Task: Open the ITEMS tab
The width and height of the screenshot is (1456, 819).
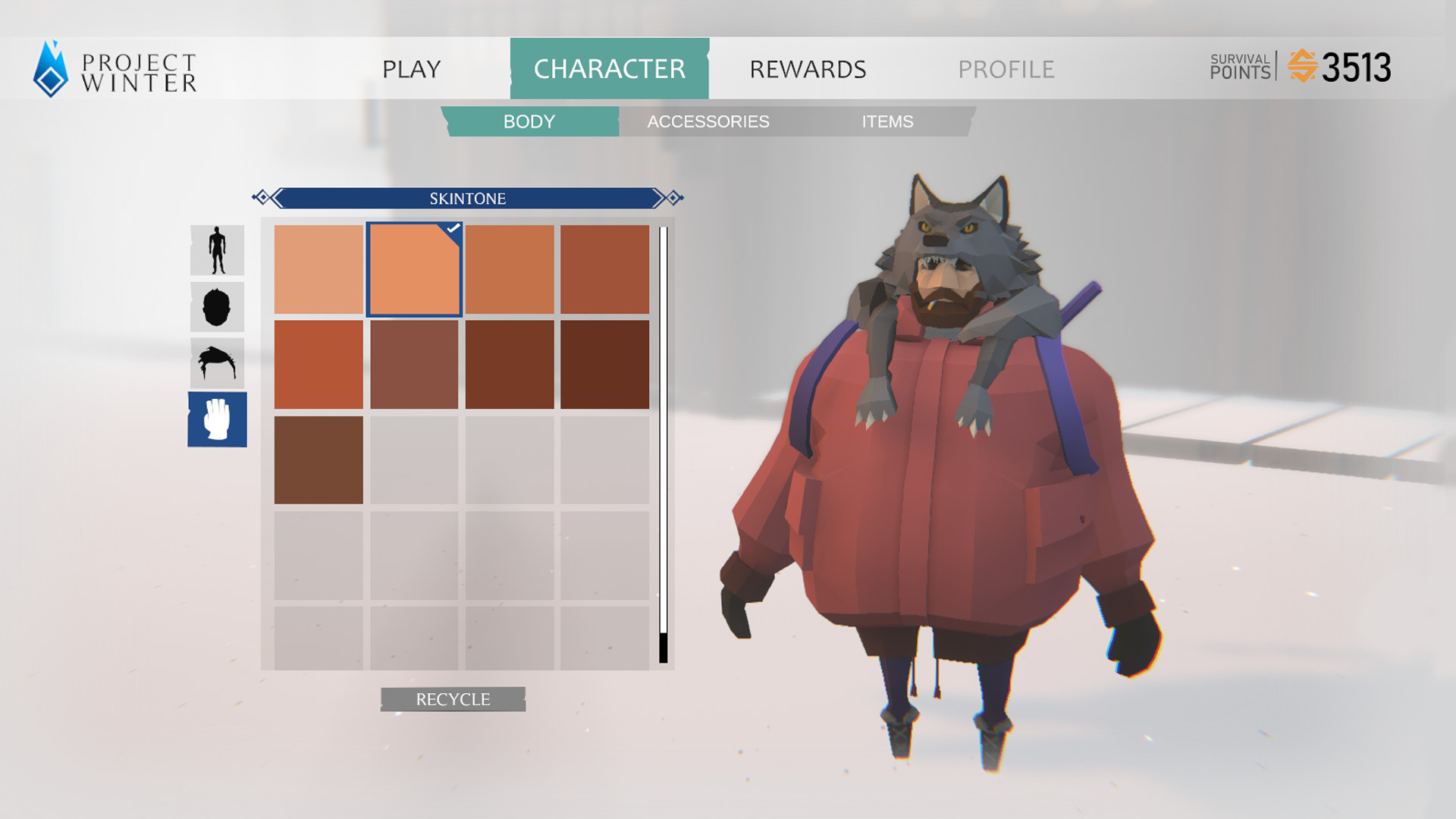Action: click(887, 121)
